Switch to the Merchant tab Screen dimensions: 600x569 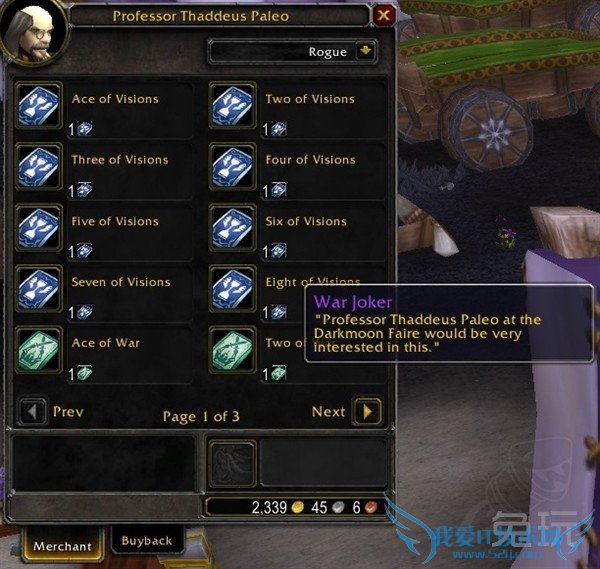click(62, 546)
